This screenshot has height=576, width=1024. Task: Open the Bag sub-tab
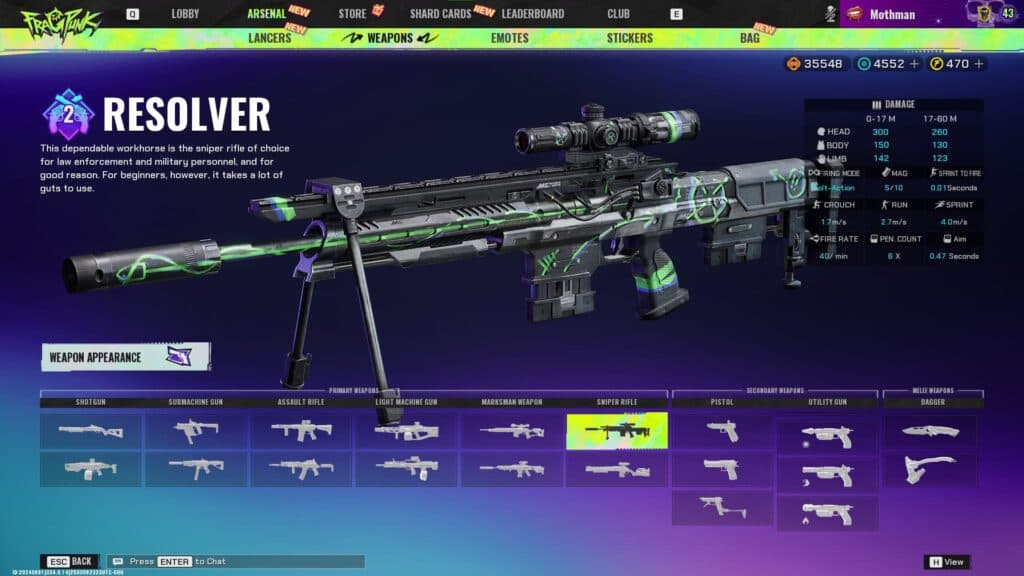pos(749,38)
